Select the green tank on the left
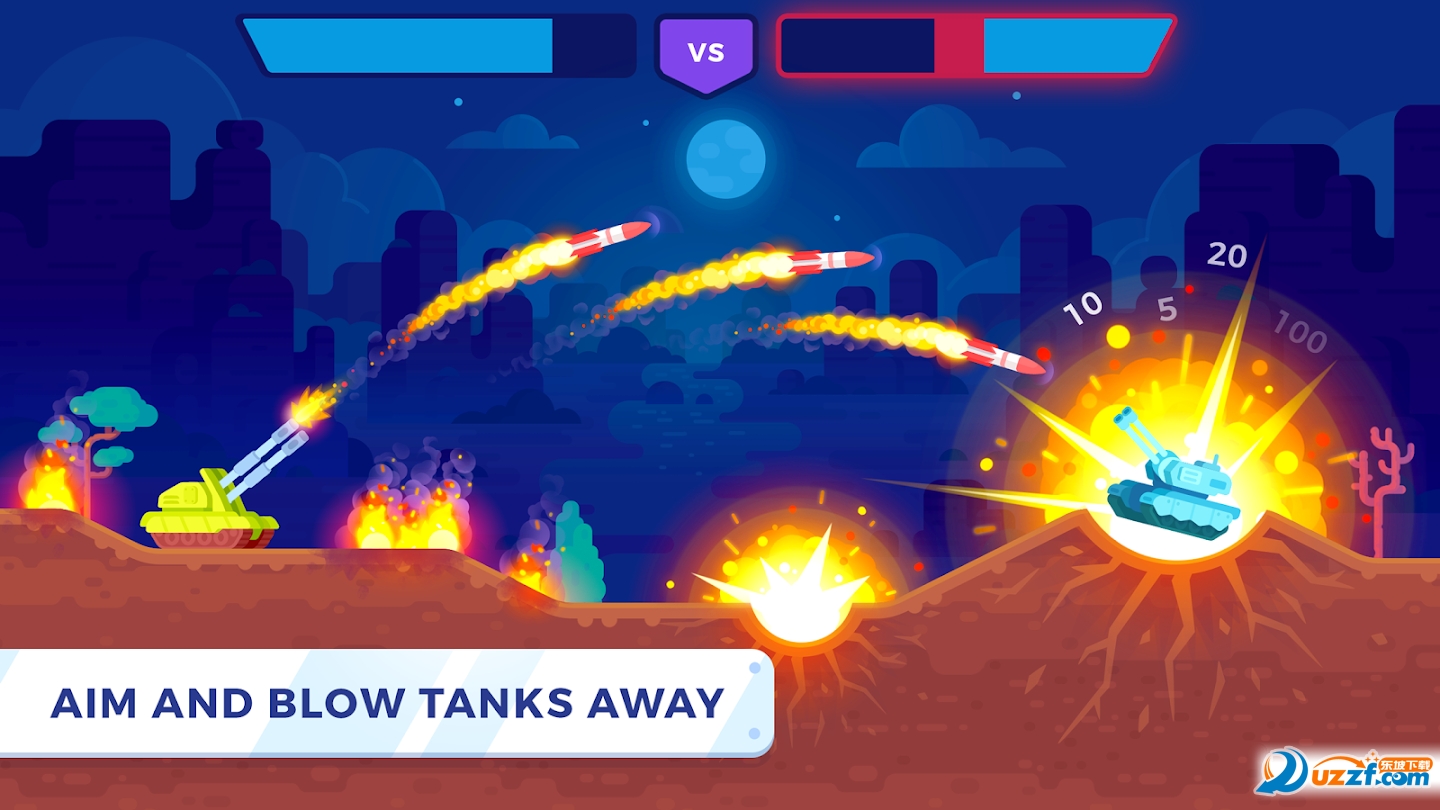 [210, 510]
